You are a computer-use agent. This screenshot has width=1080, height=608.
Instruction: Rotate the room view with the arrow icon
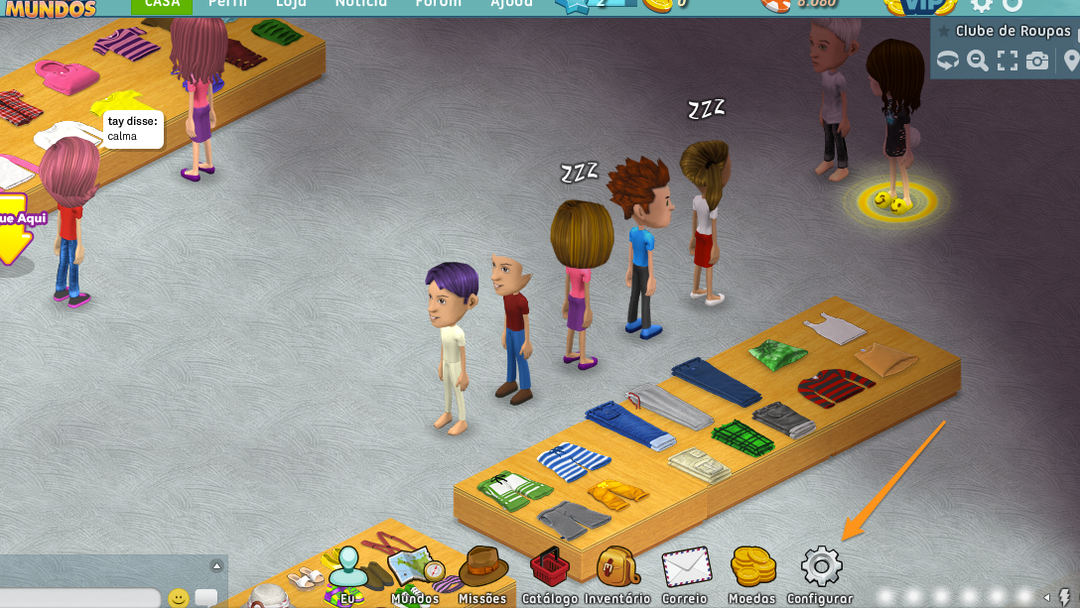click(x=947, y=61)
